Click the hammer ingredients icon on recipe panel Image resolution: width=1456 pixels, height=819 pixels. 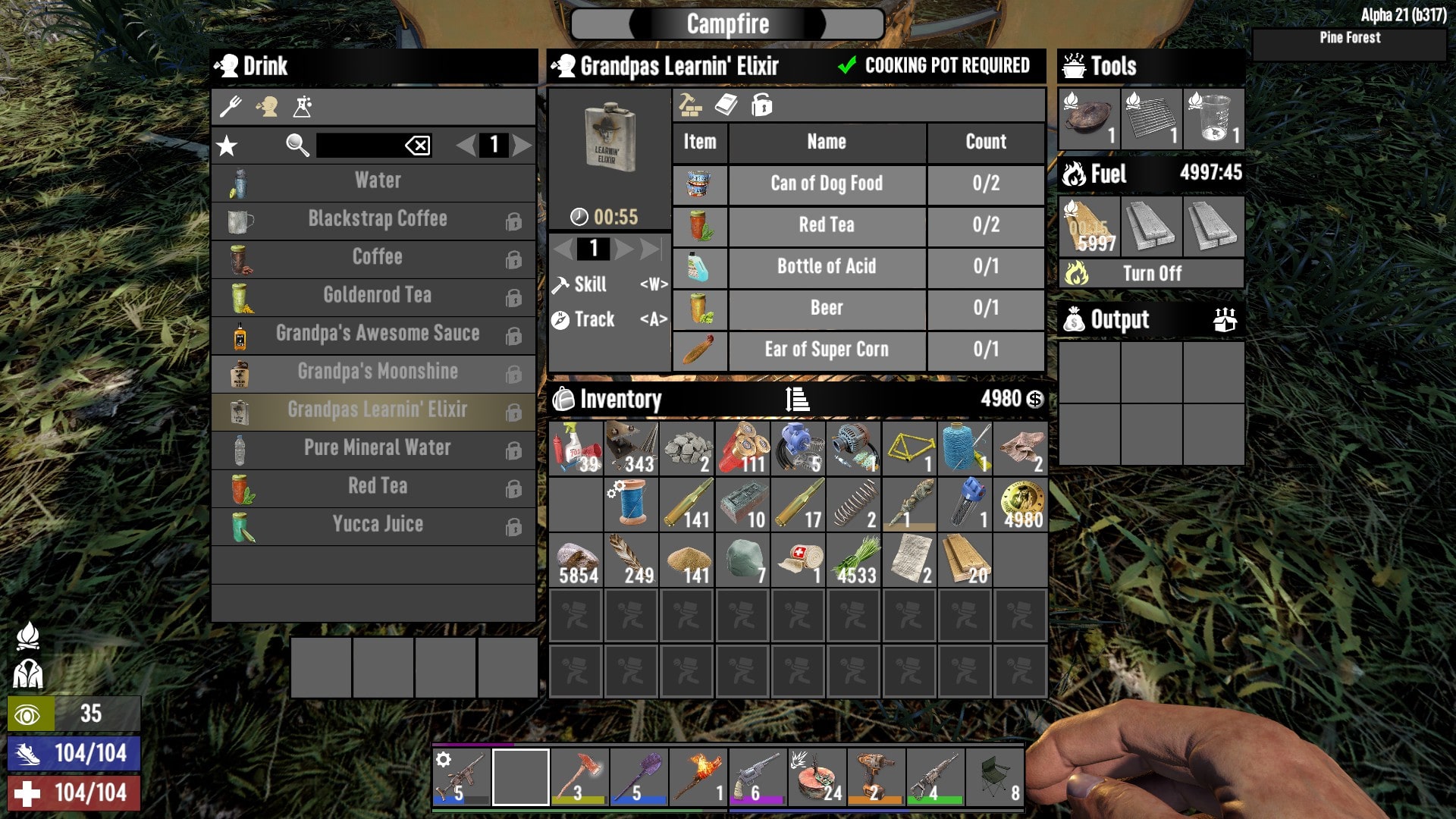689,105
